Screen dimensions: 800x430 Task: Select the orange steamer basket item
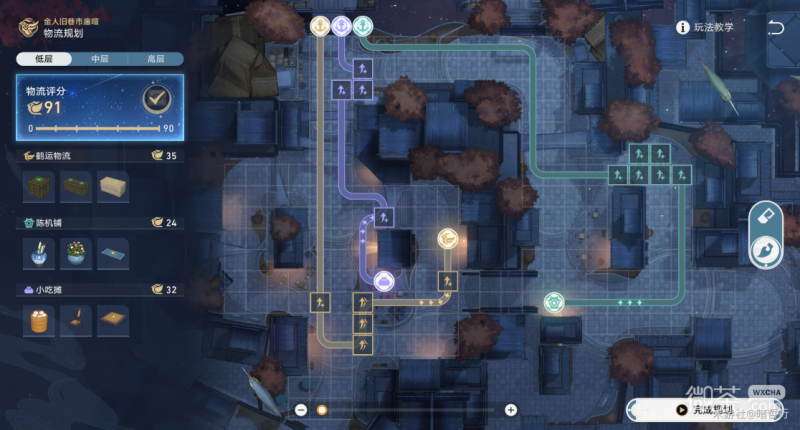(x=40, y=320)
